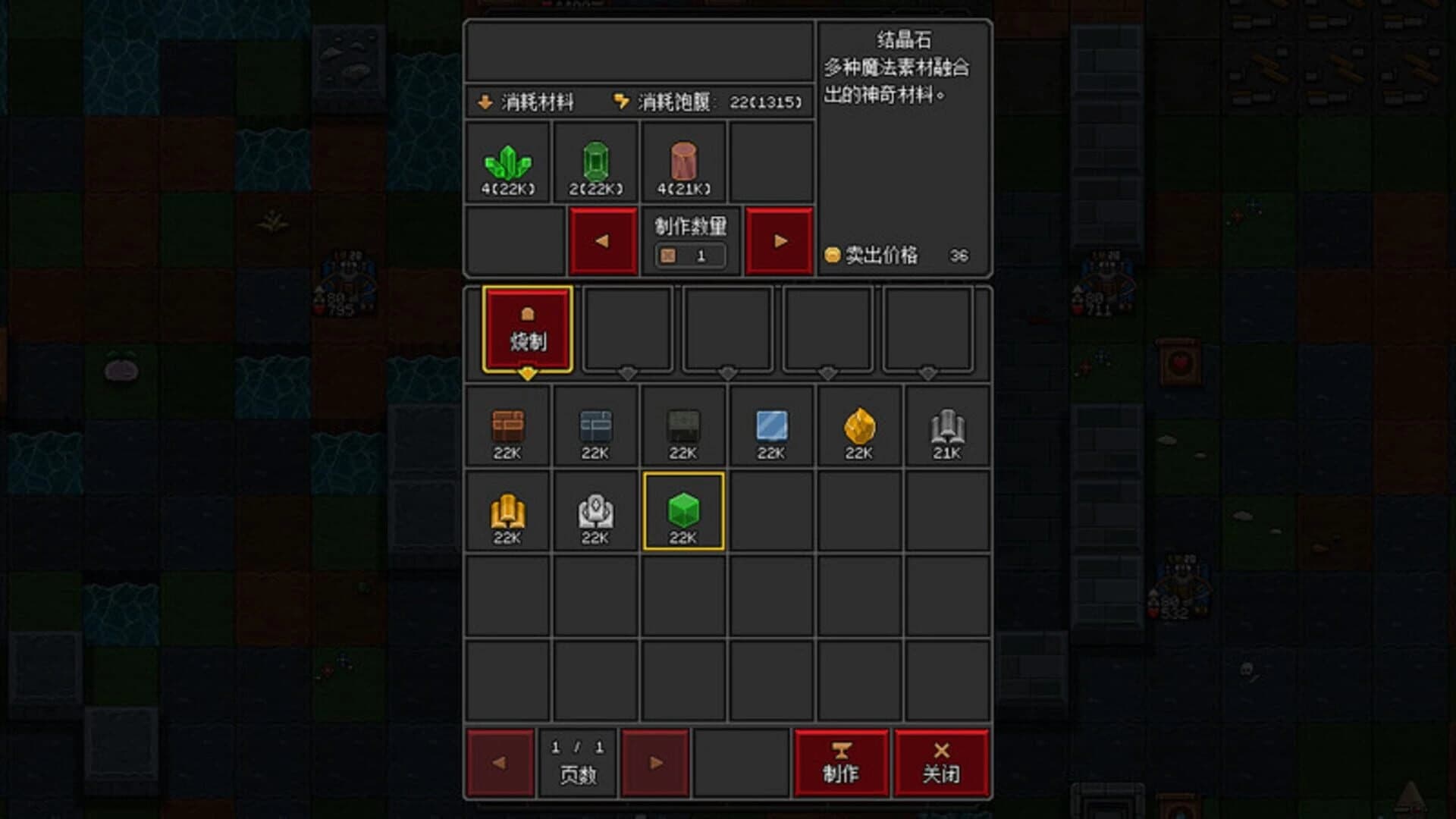Go to previous page of recipes

point(501,763)
